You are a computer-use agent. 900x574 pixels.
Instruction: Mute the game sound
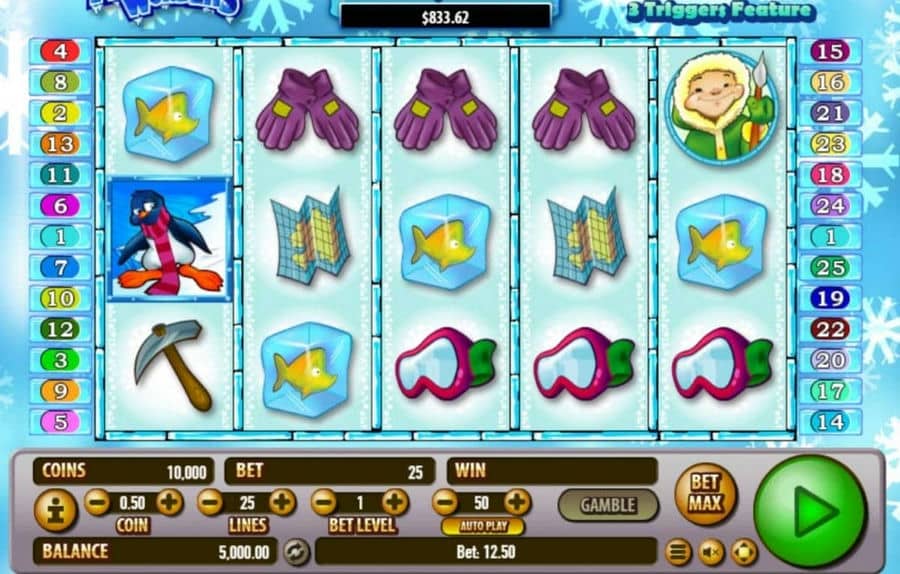pos(711,551)
